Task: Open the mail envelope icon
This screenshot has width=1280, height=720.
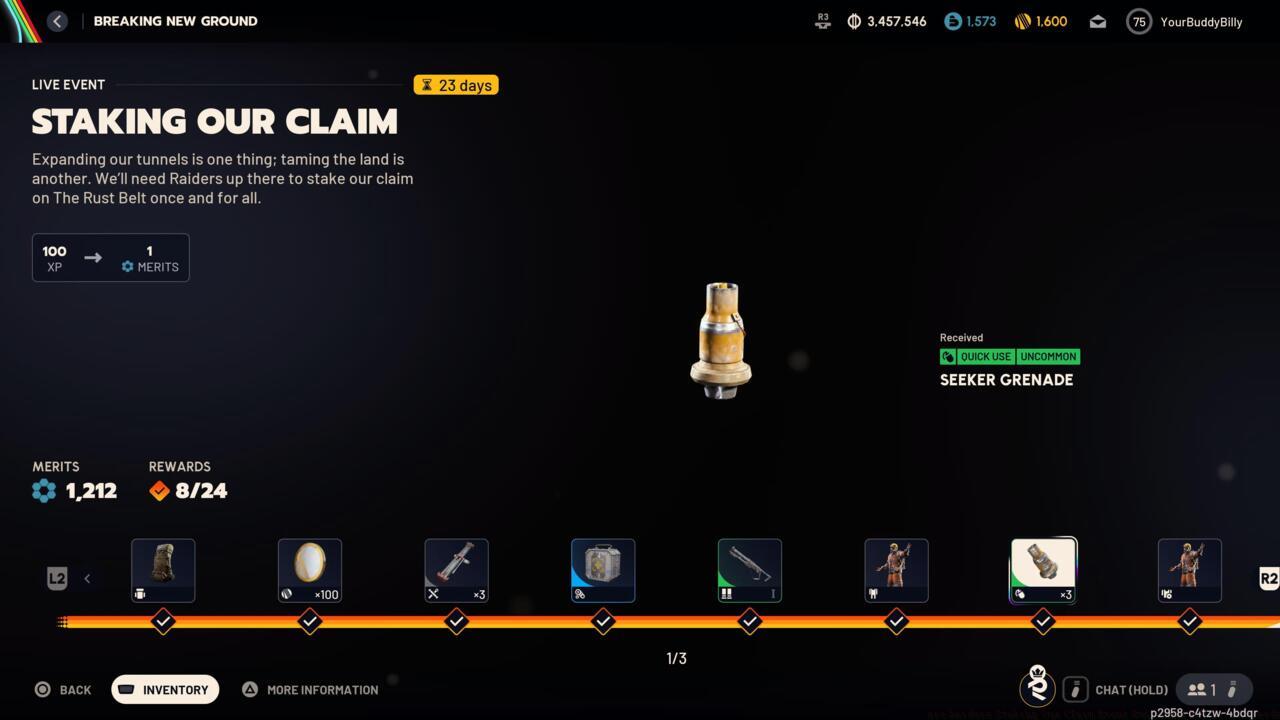Action: pos(1097,21)
